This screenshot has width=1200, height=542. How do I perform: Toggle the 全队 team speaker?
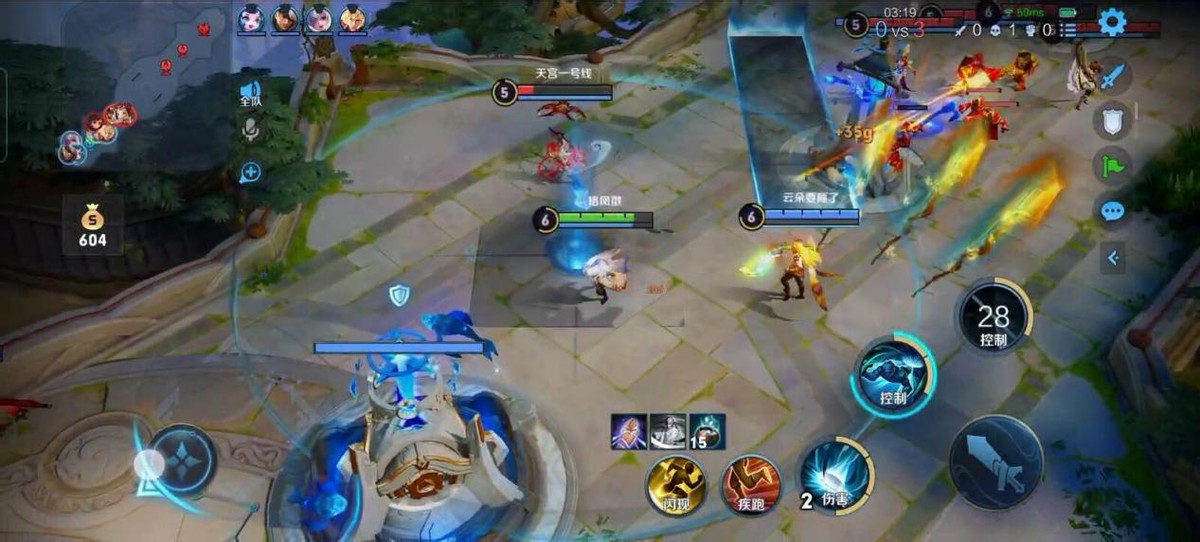coord(250,94)
